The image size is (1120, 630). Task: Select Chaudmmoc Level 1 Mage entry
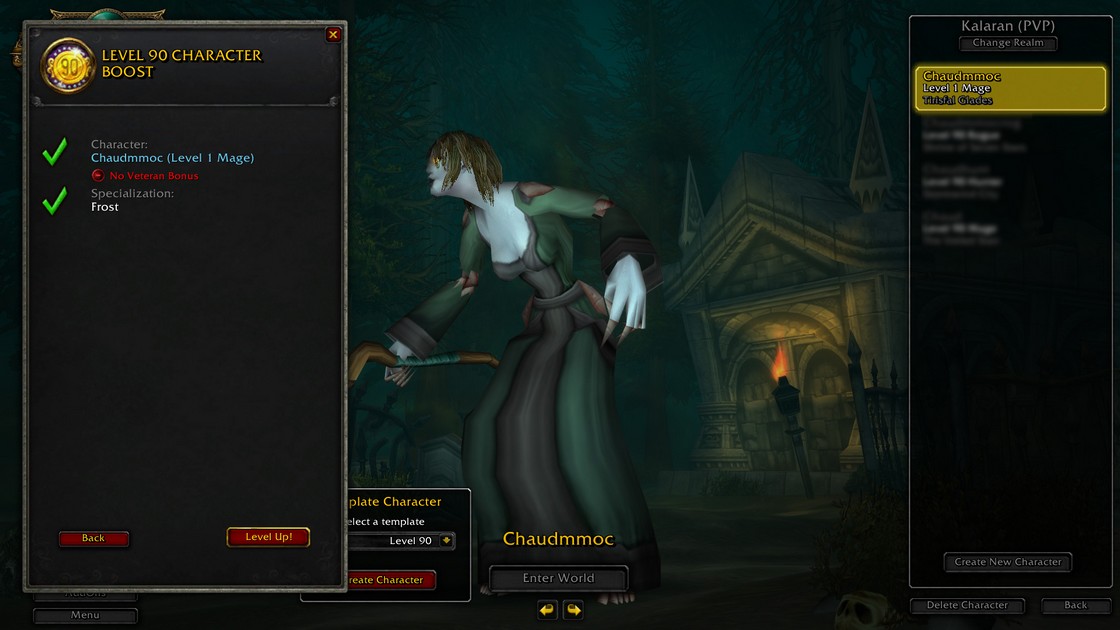[x=1010, y=88]
